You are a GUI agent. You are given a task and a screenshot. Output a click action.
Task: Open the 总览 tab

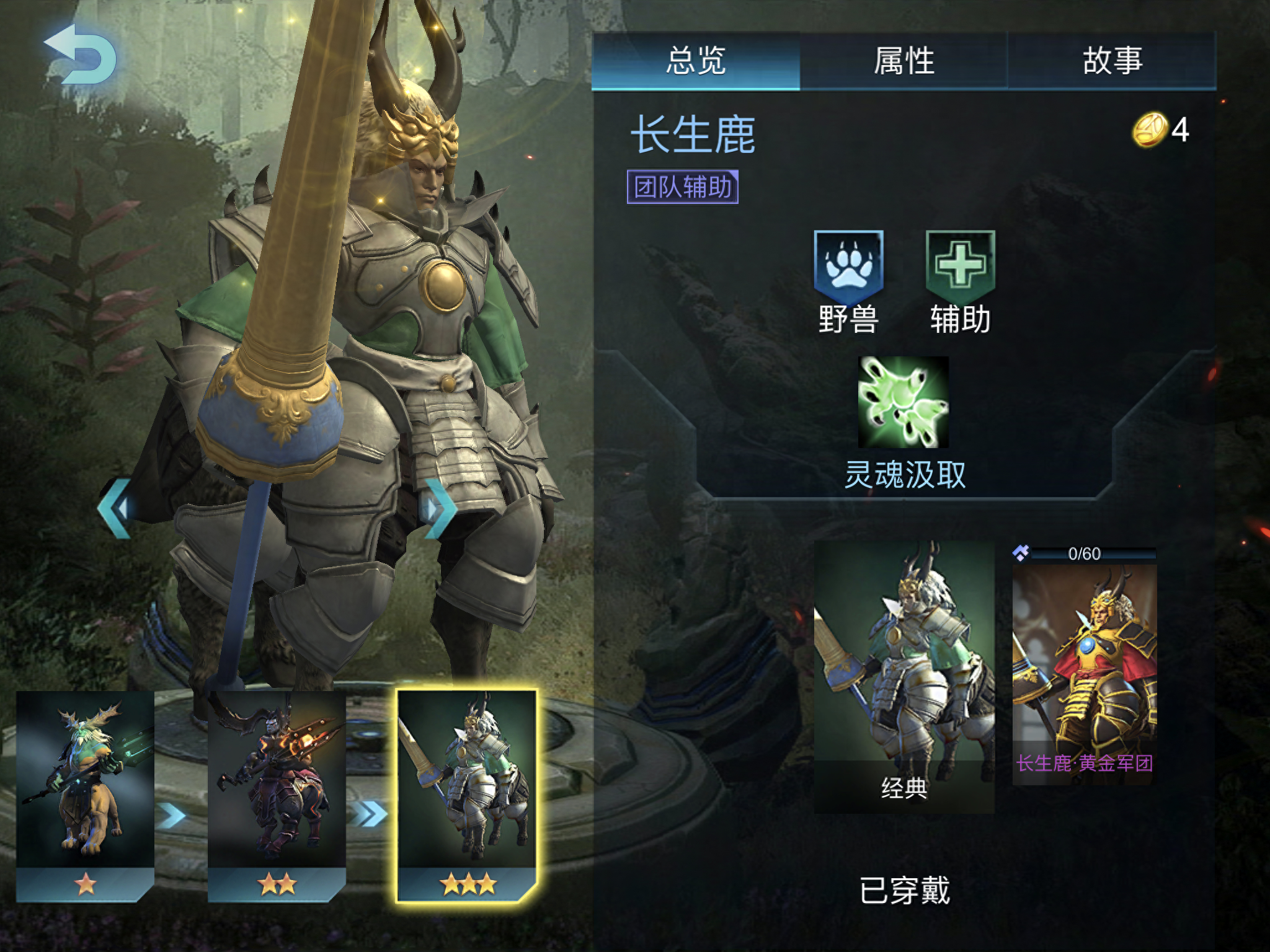click(696, 60)
